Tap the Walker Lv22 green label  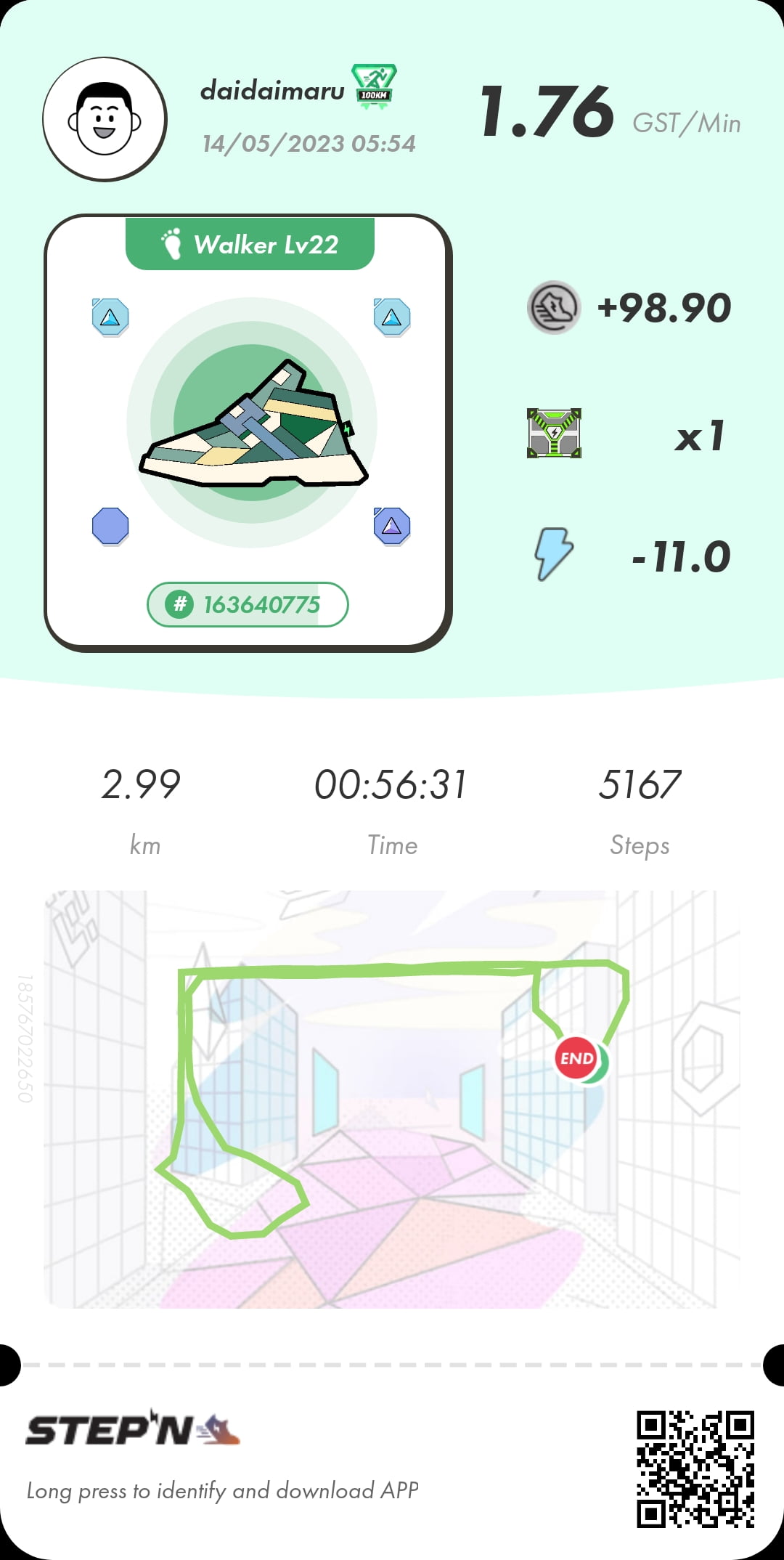click(x=250, y=245)
